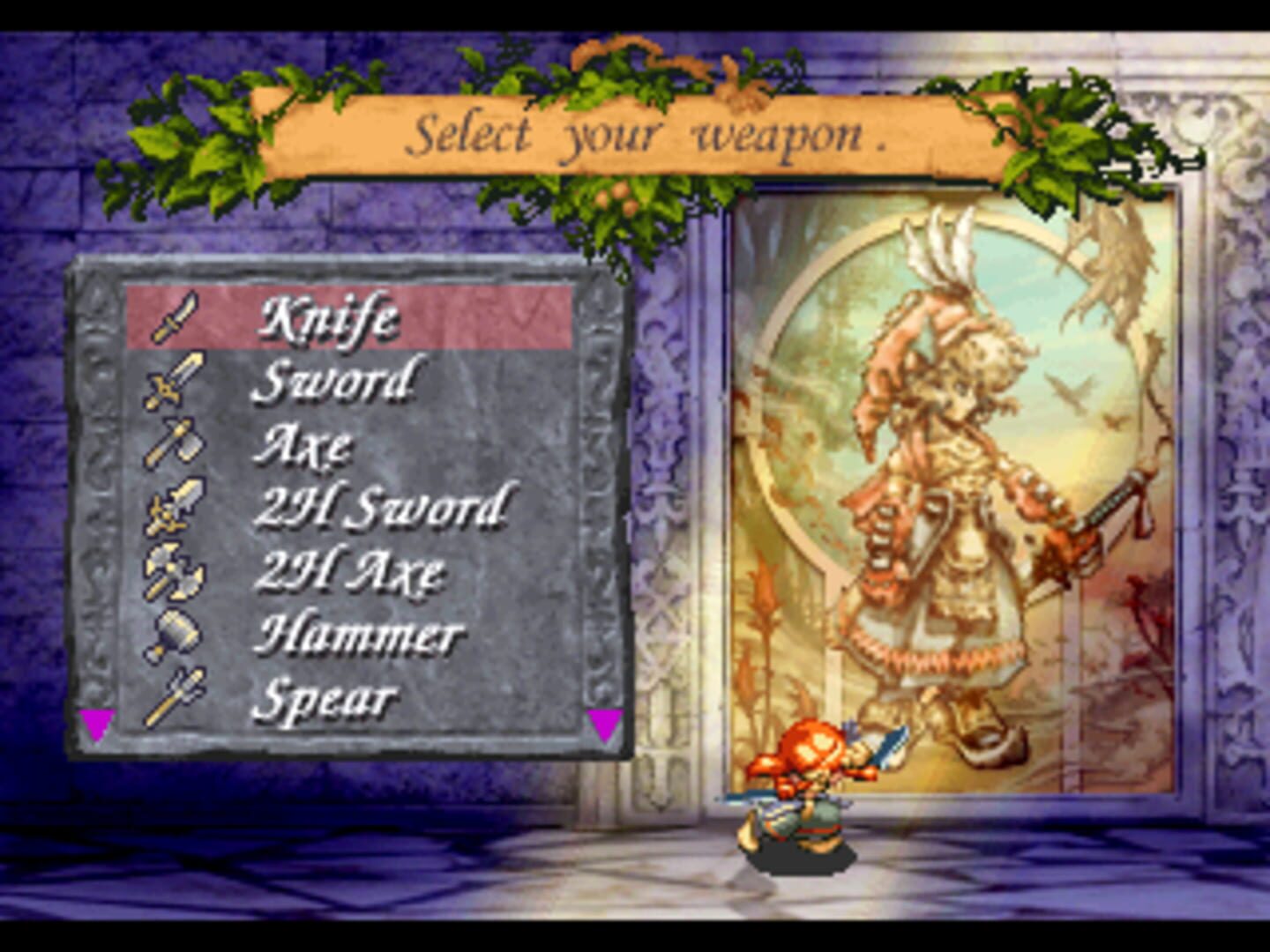Toggle selection to the Sword entry
The image size is (1270, 952).
pos(333,383)
